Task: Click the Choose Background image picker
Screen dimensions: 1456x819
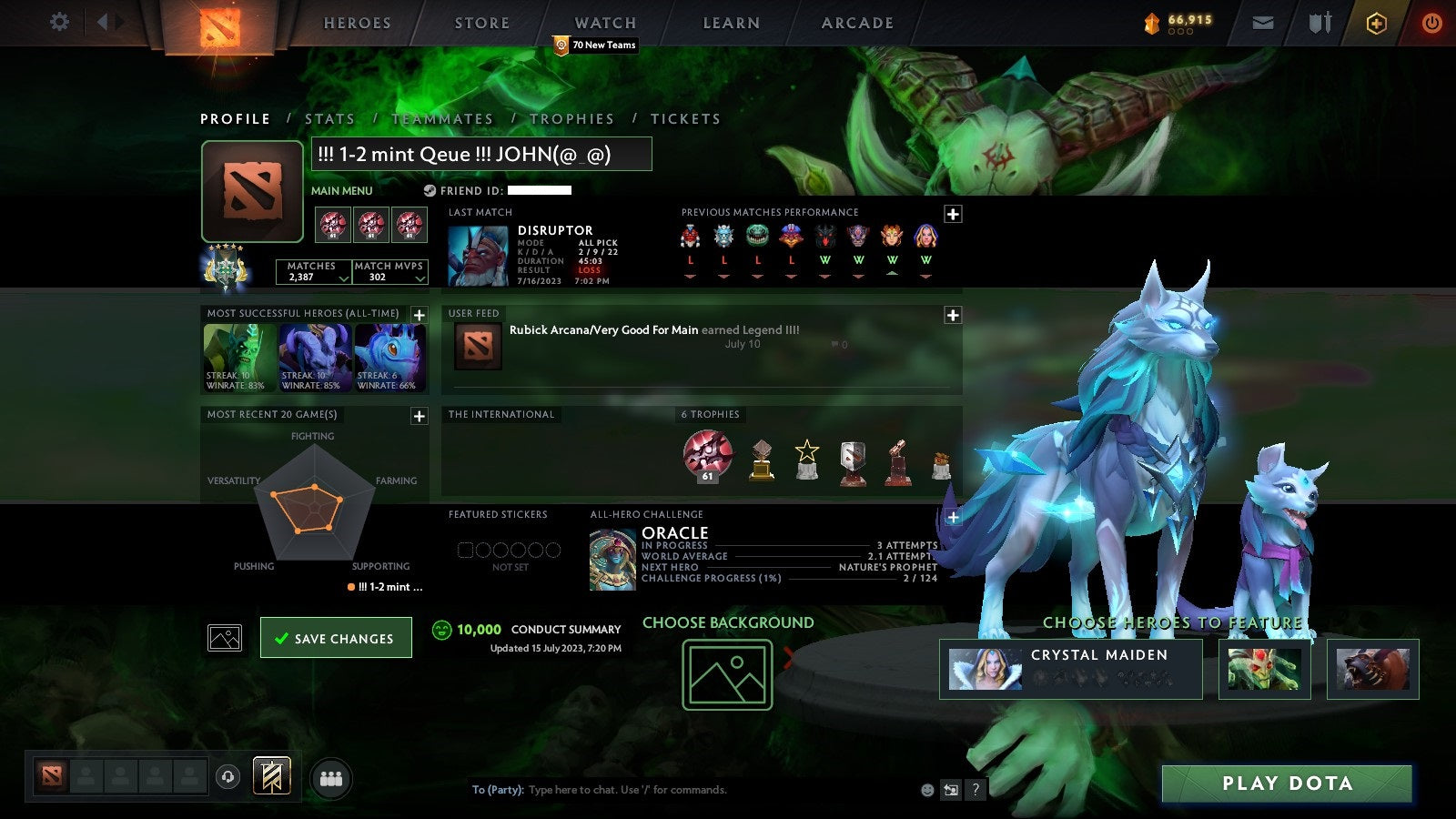Action: (x=728, y=673)
